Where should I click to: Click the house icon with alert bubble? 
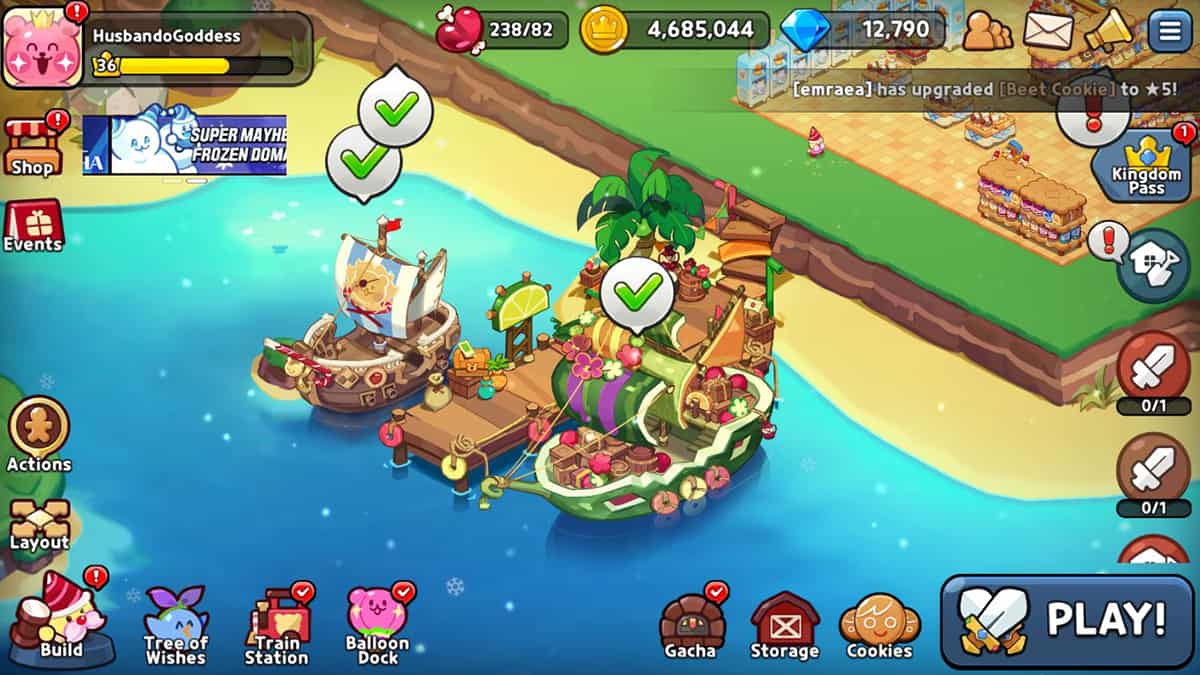(x=1152, y=264)
